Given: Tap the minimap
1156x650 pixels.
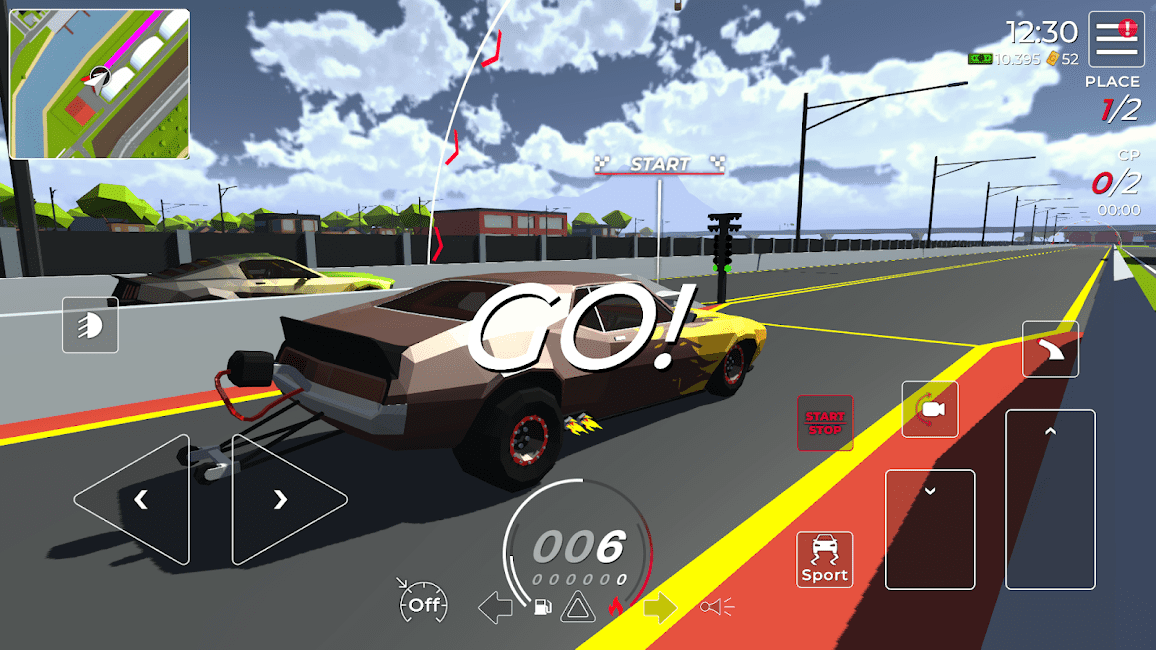Looking at the screenshot, I should [x=99, y=84].
